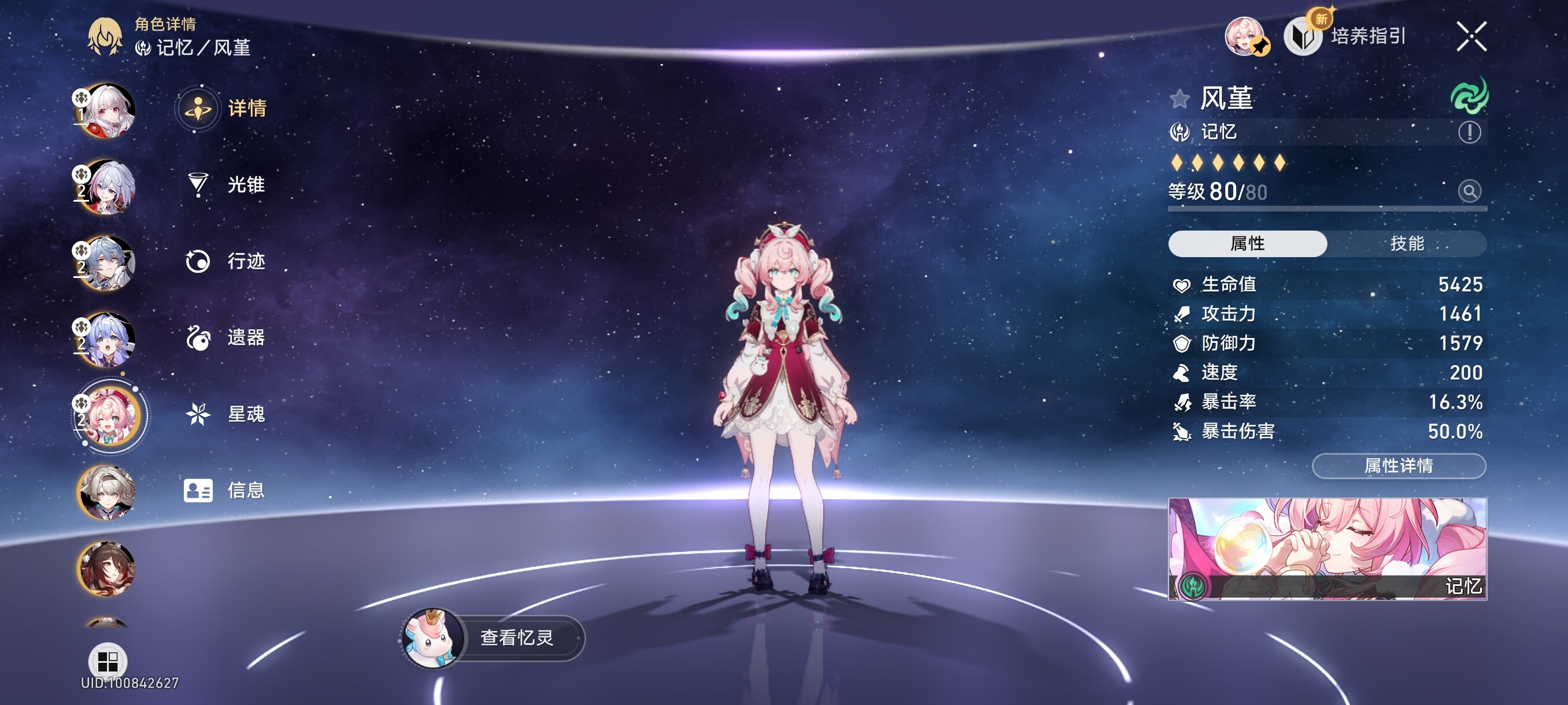The image size is (1568, 705).
Task: Open the character grid view icon
Action: coord(108,661)
